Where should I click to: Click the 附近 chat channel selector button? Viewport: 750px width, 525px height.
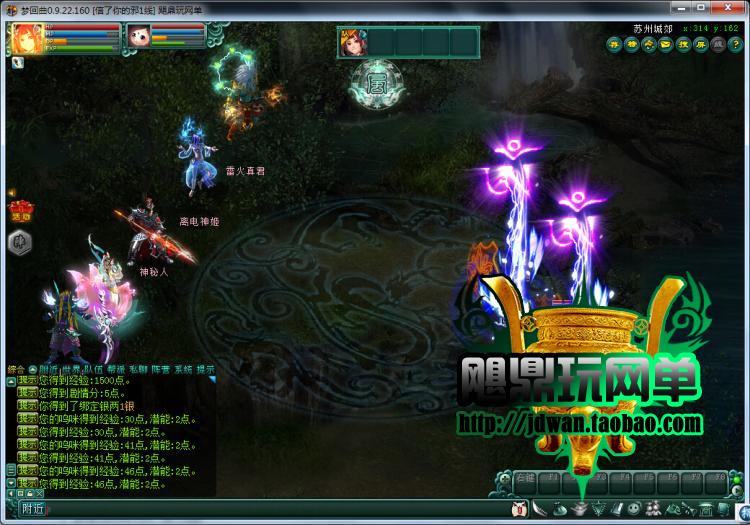coord(30,509)
